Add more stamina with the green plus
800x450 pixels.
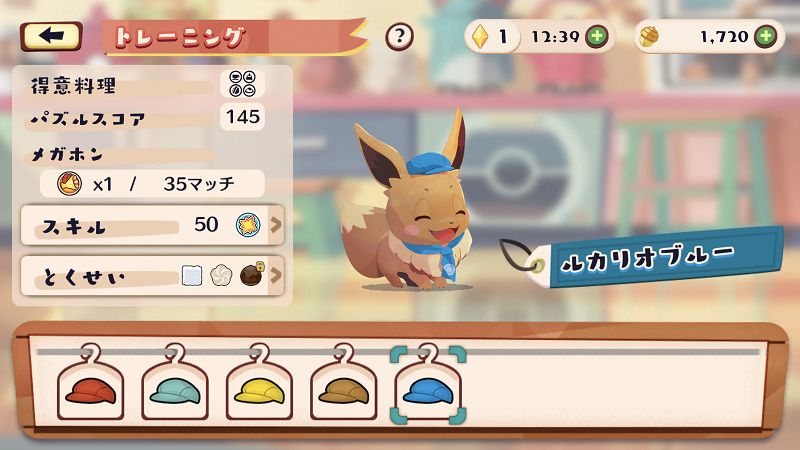click(596, 37)
